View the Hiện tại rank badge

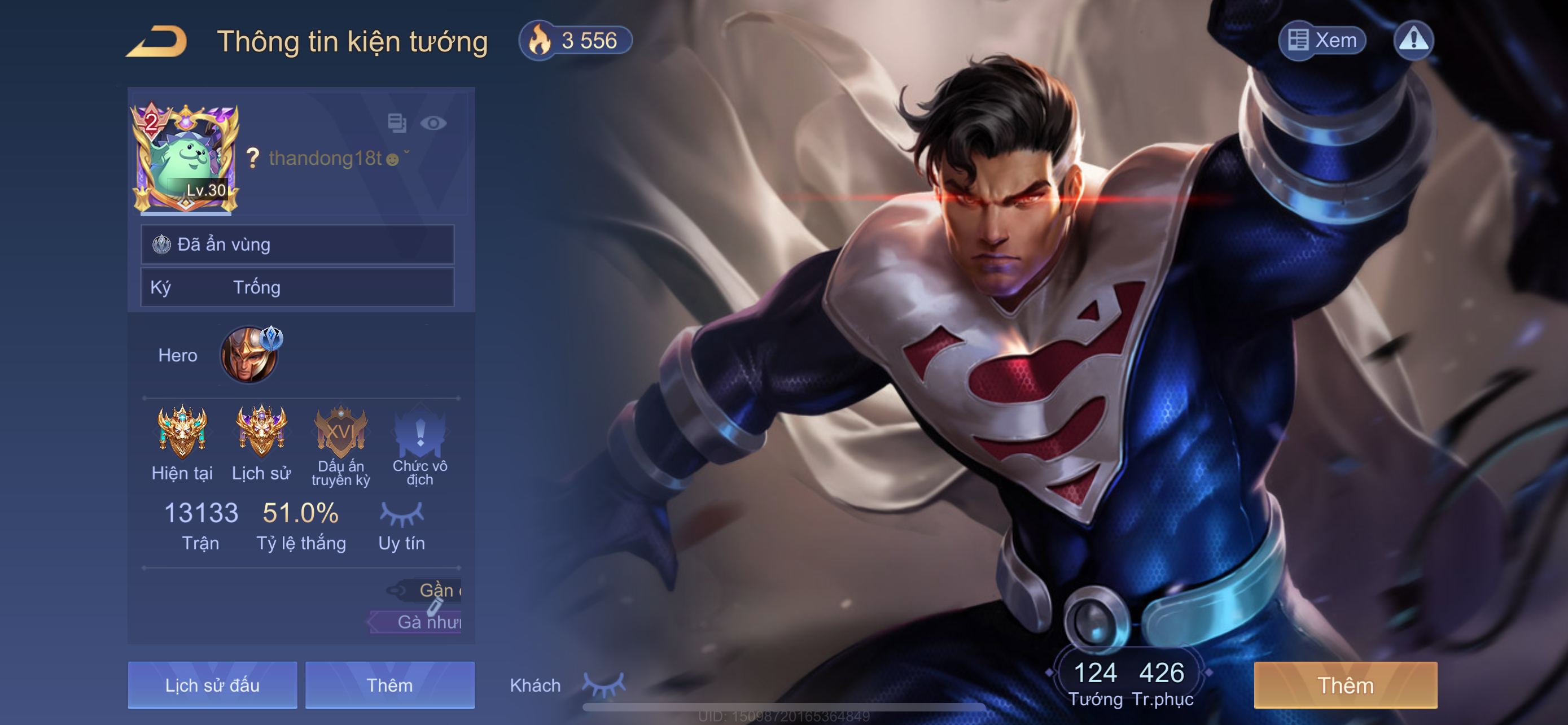(x=182, y=431)
